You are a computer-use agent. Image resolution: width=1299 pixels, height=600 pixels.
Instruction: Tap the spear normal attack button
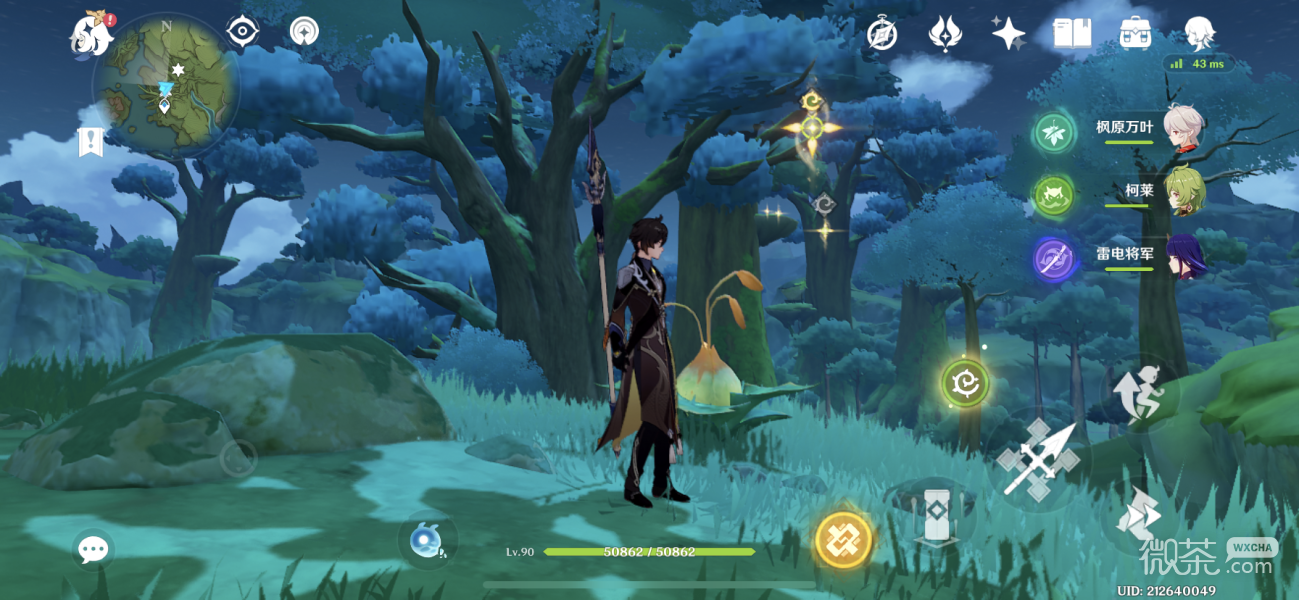[1037, 461]
